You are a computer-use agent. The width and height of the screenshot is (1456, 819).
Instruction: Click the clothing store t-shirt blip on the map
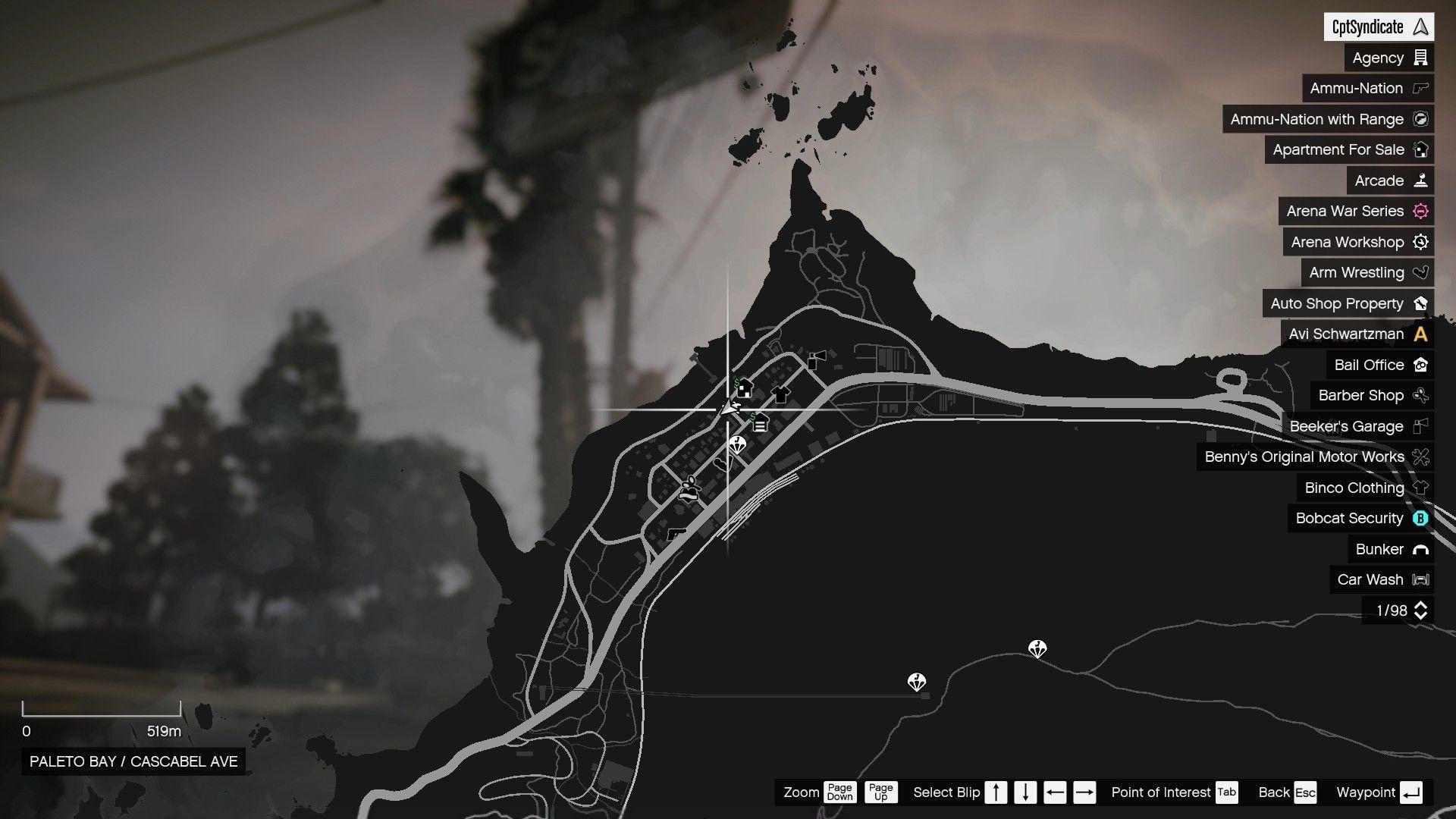tap(781, 394)
